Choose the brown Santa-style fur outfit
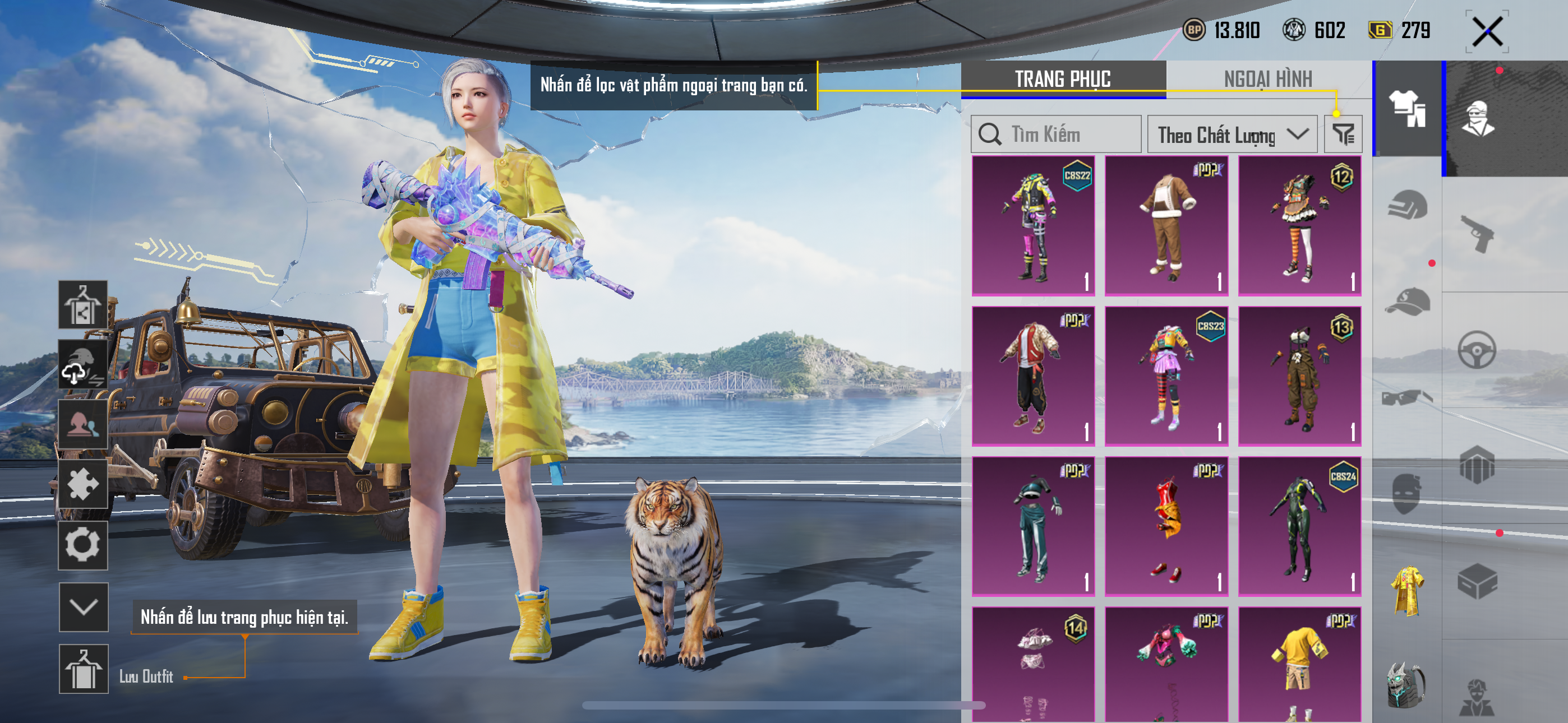The image size is (1568, 723). click(x=1166, y=225)
